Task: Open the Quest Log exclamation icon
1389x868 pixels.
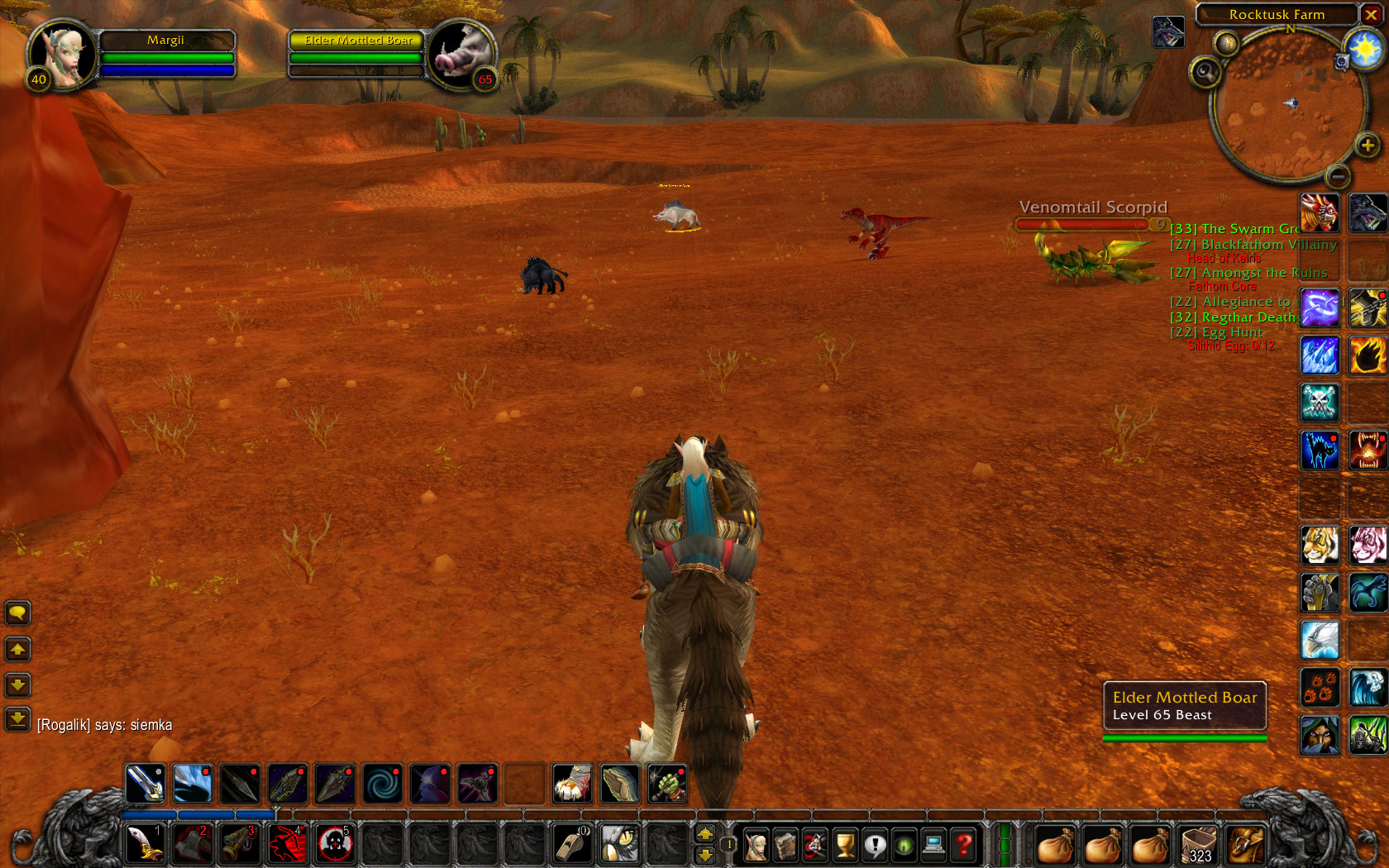Action: coord(876,845)
